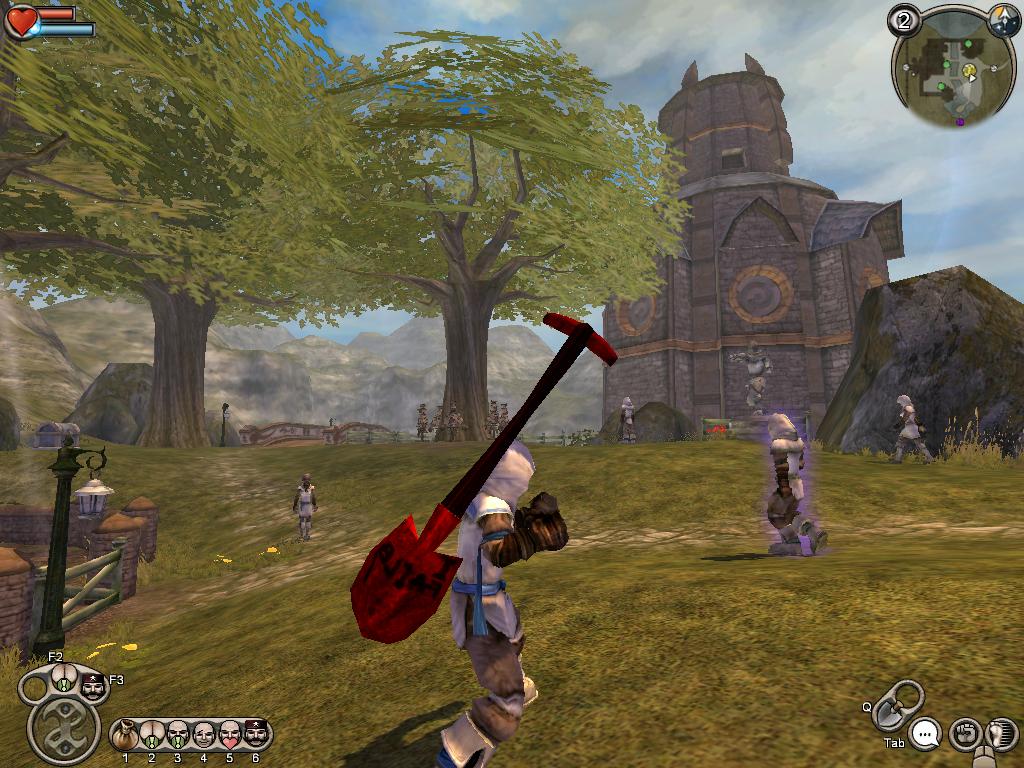
Task: Select the yellow quest marker on minimap
Action: pyautogui.click(x=970, y=72)
